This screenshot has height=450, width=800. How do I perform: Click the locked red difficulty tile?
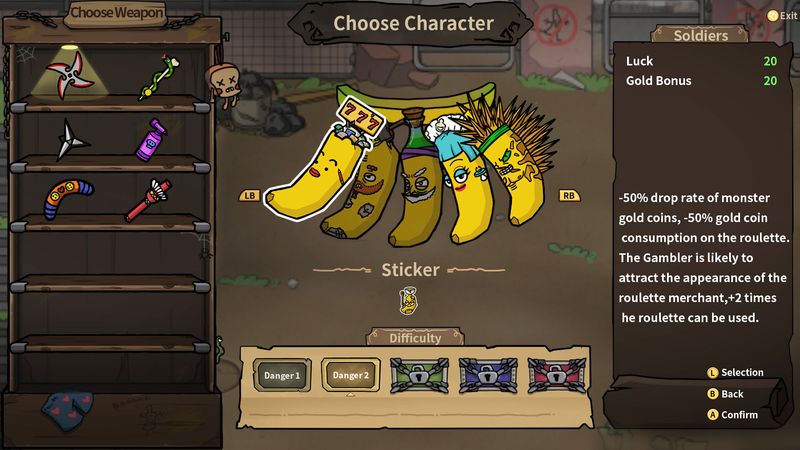pyautogui.click(x=555, y=375)
